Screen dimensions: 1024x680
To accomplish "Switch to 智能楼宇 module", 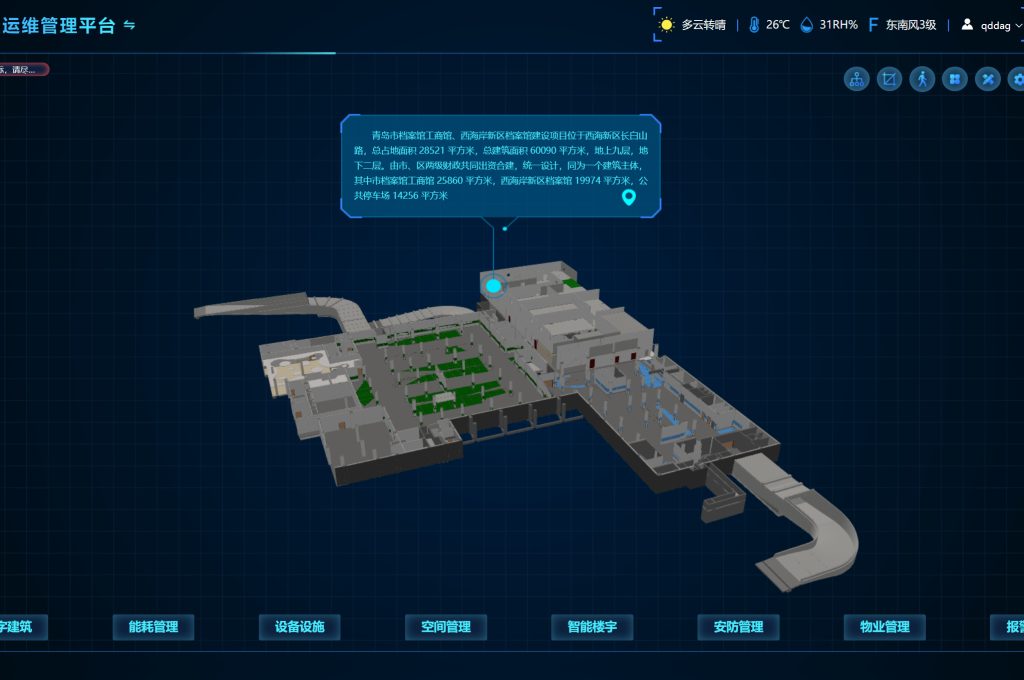I will pyautogui.click(x=592, y=627).
